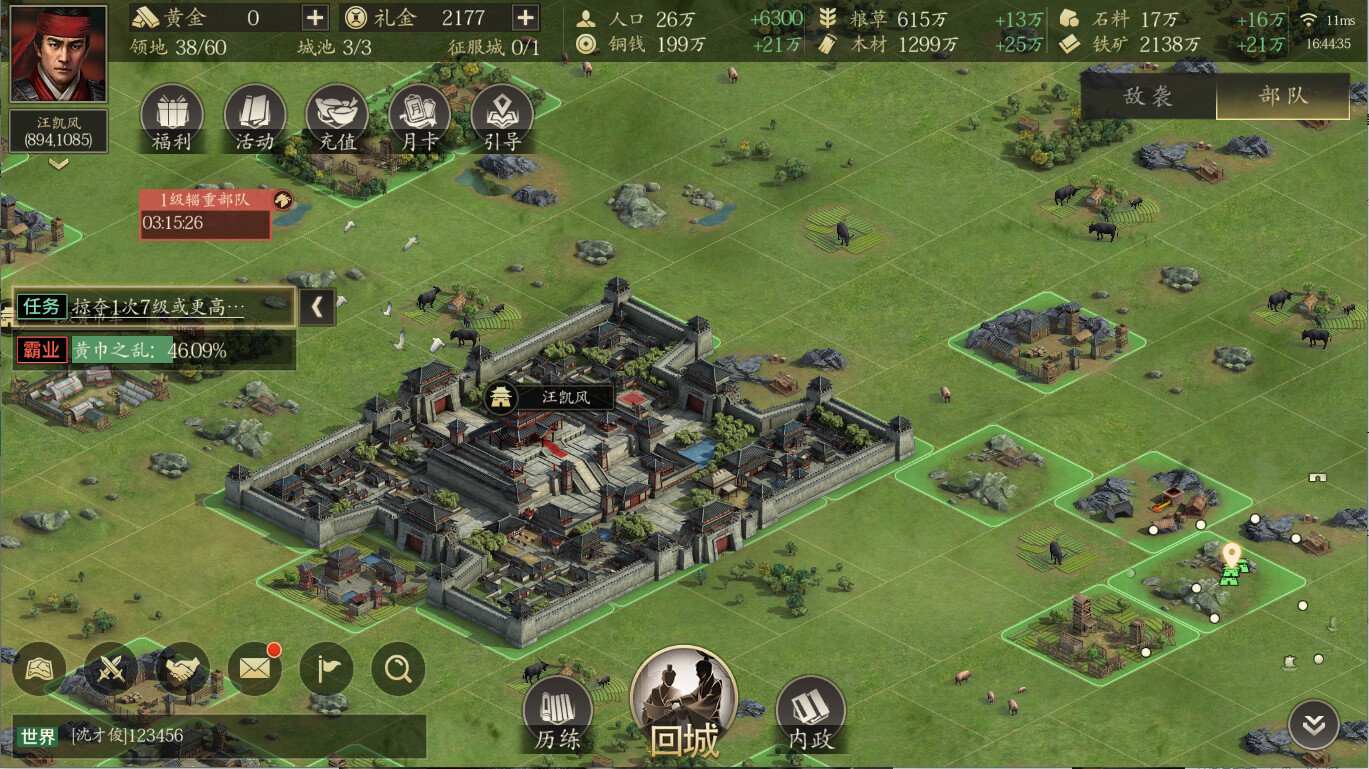Open the magnifier search tool
Screen dimensions: 1369x769
(397, 669)
